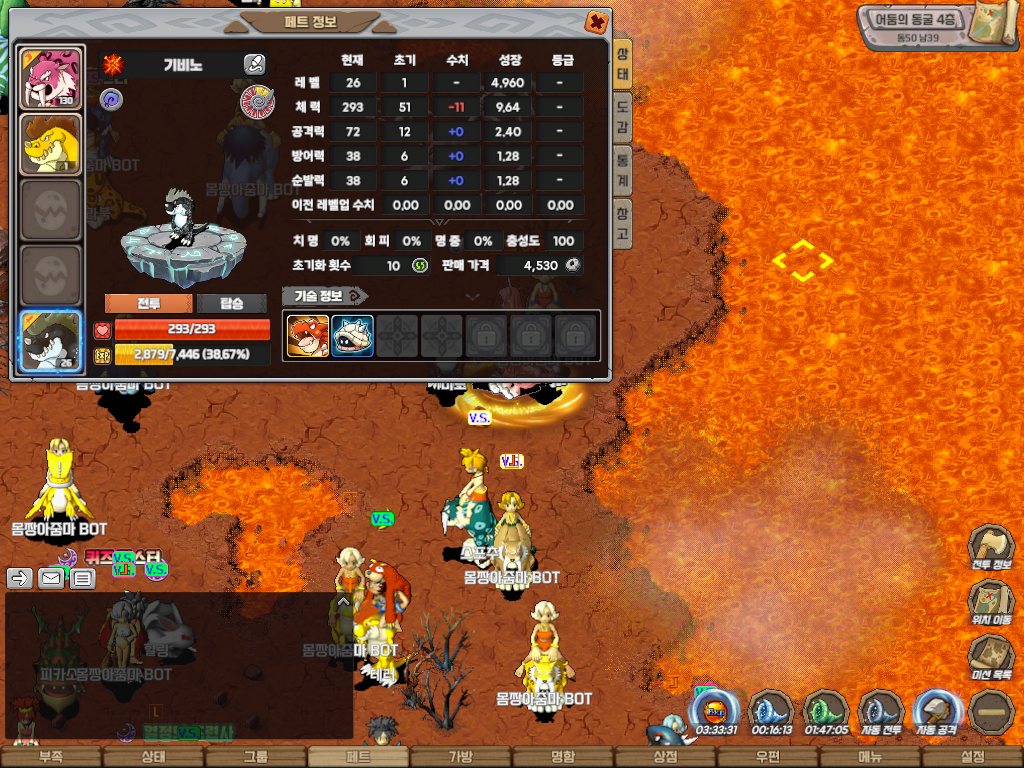
Task: Open the mail envelope button above chat
Action: click(50, 578)
